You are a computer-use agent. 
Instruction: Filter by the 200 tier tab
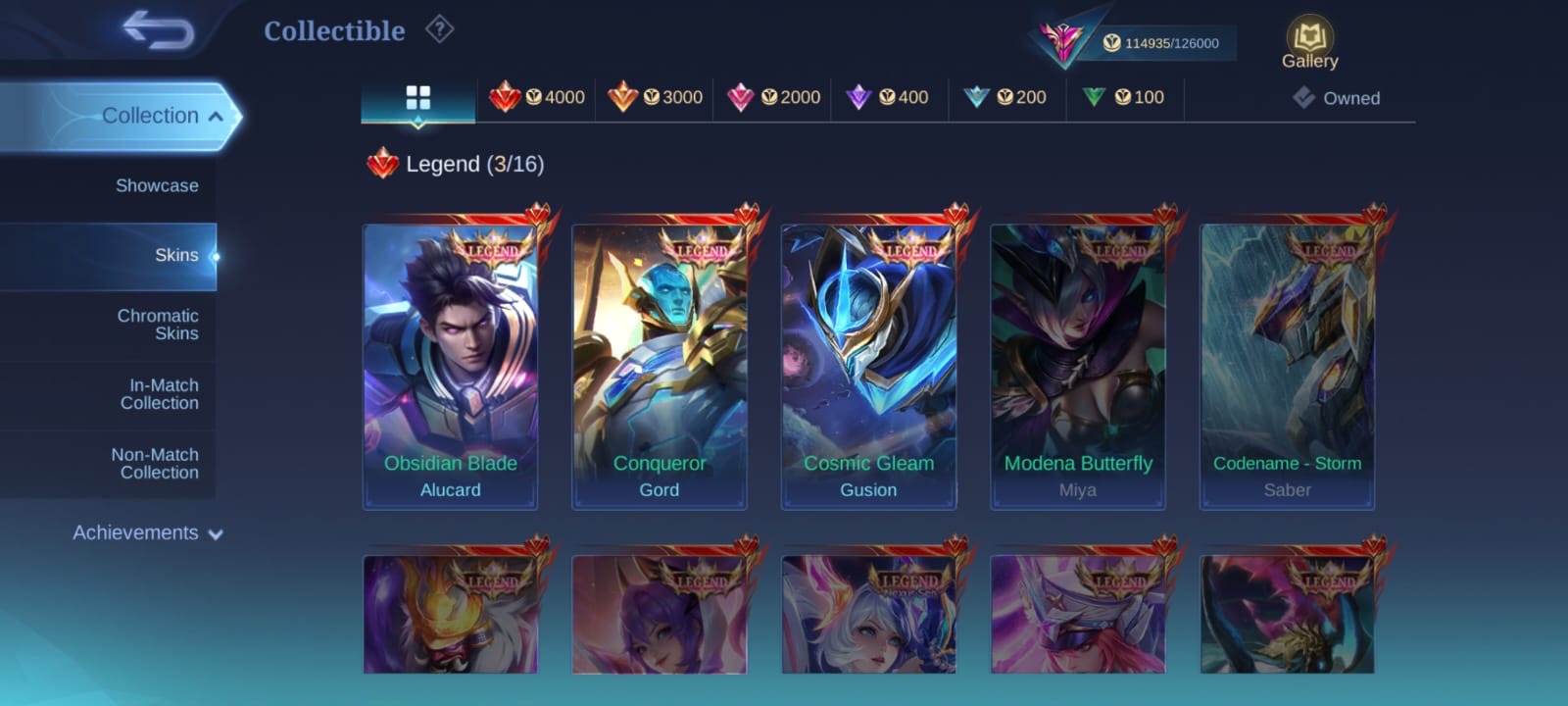tap(1007, 98)
